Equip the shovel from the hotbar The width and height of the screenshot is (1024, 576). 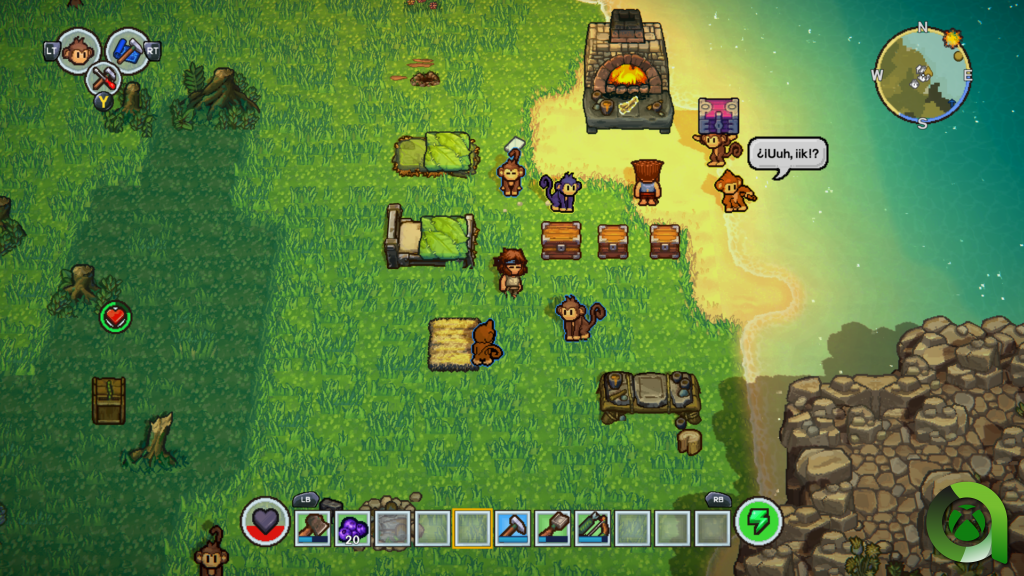tap(552, 527)
